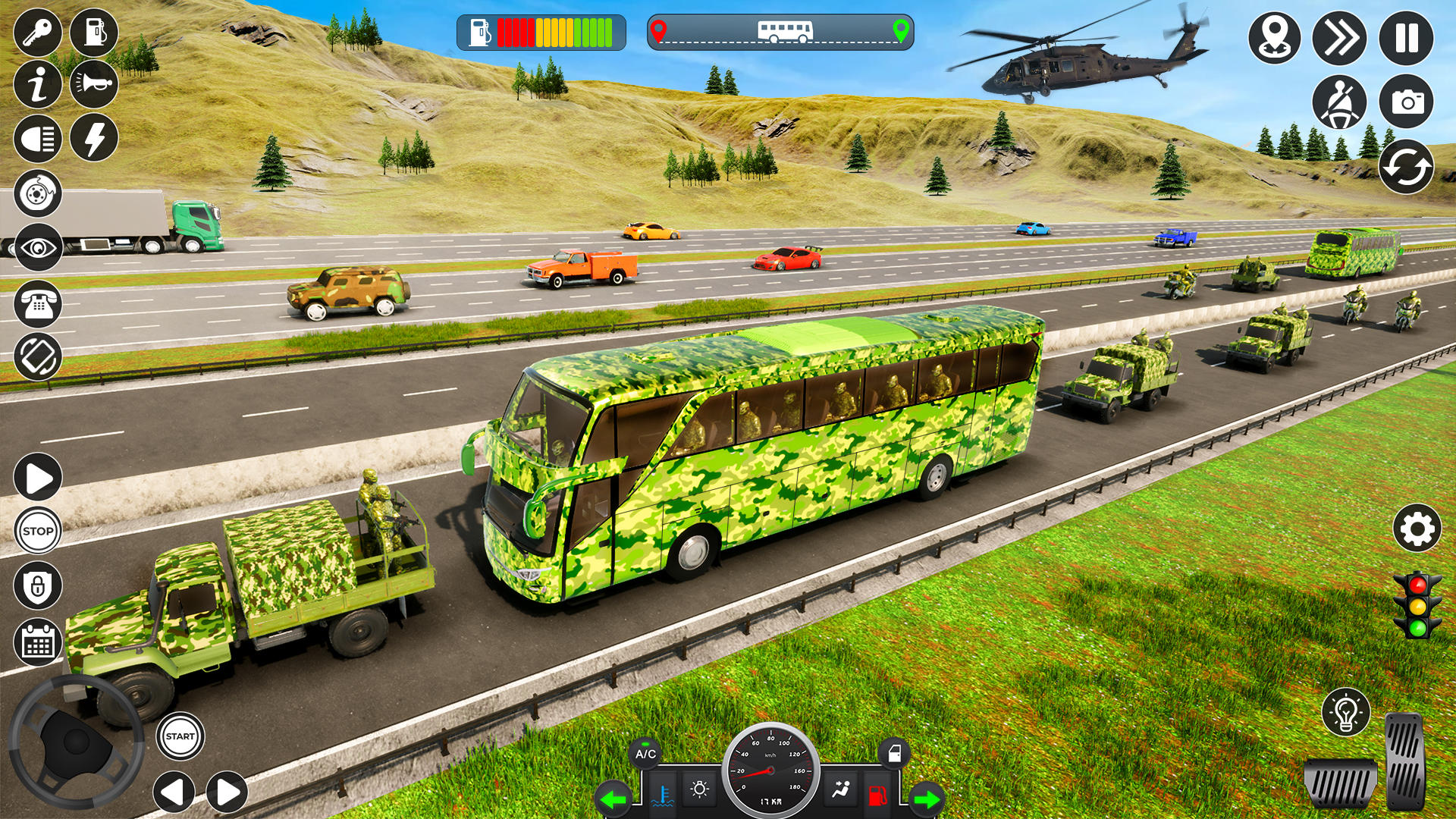Screen dimensions: 1456x819
Task: Click the fast-forward double arrow button
Action: point(1339,38)
